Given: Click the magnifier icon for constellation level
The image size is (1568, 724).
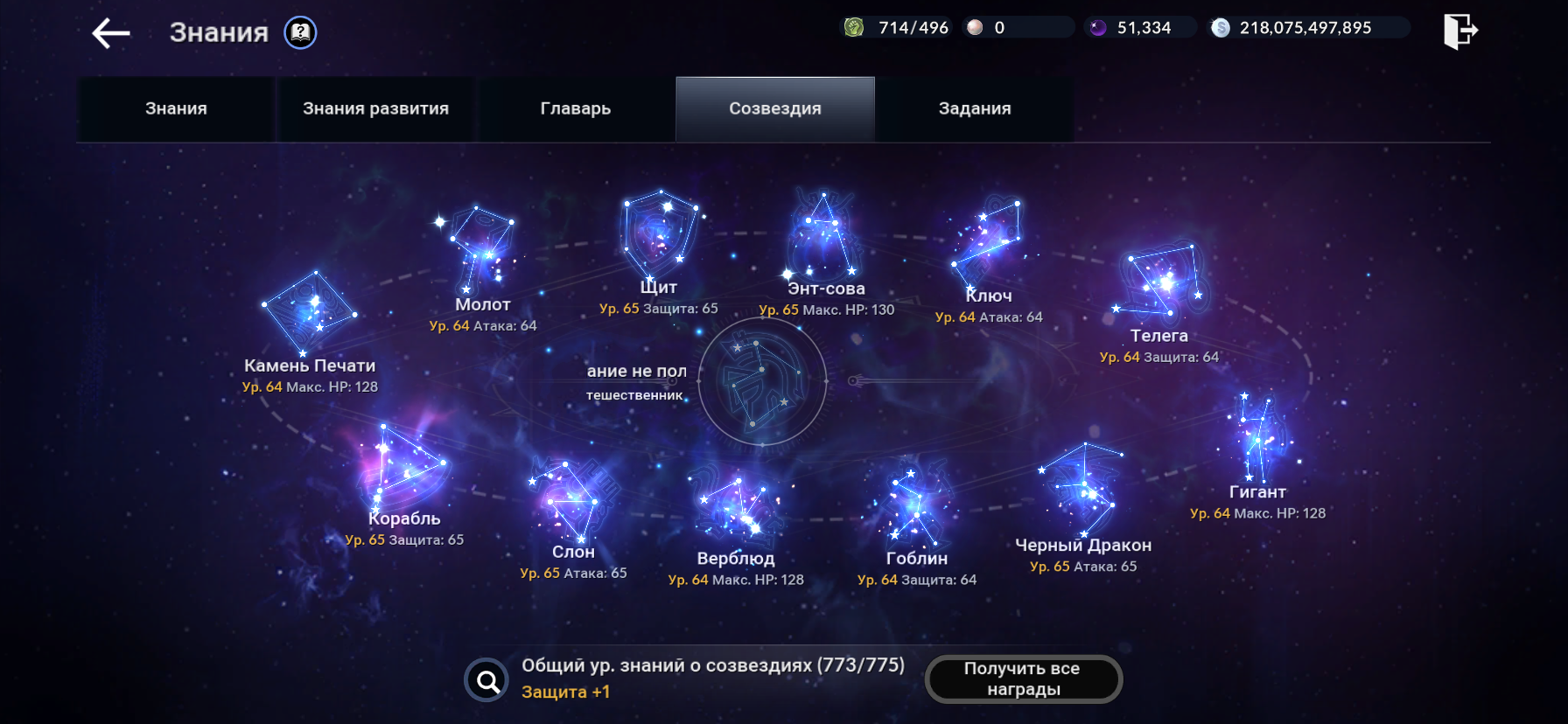Looking at the screenshot, I should (486, 679).
